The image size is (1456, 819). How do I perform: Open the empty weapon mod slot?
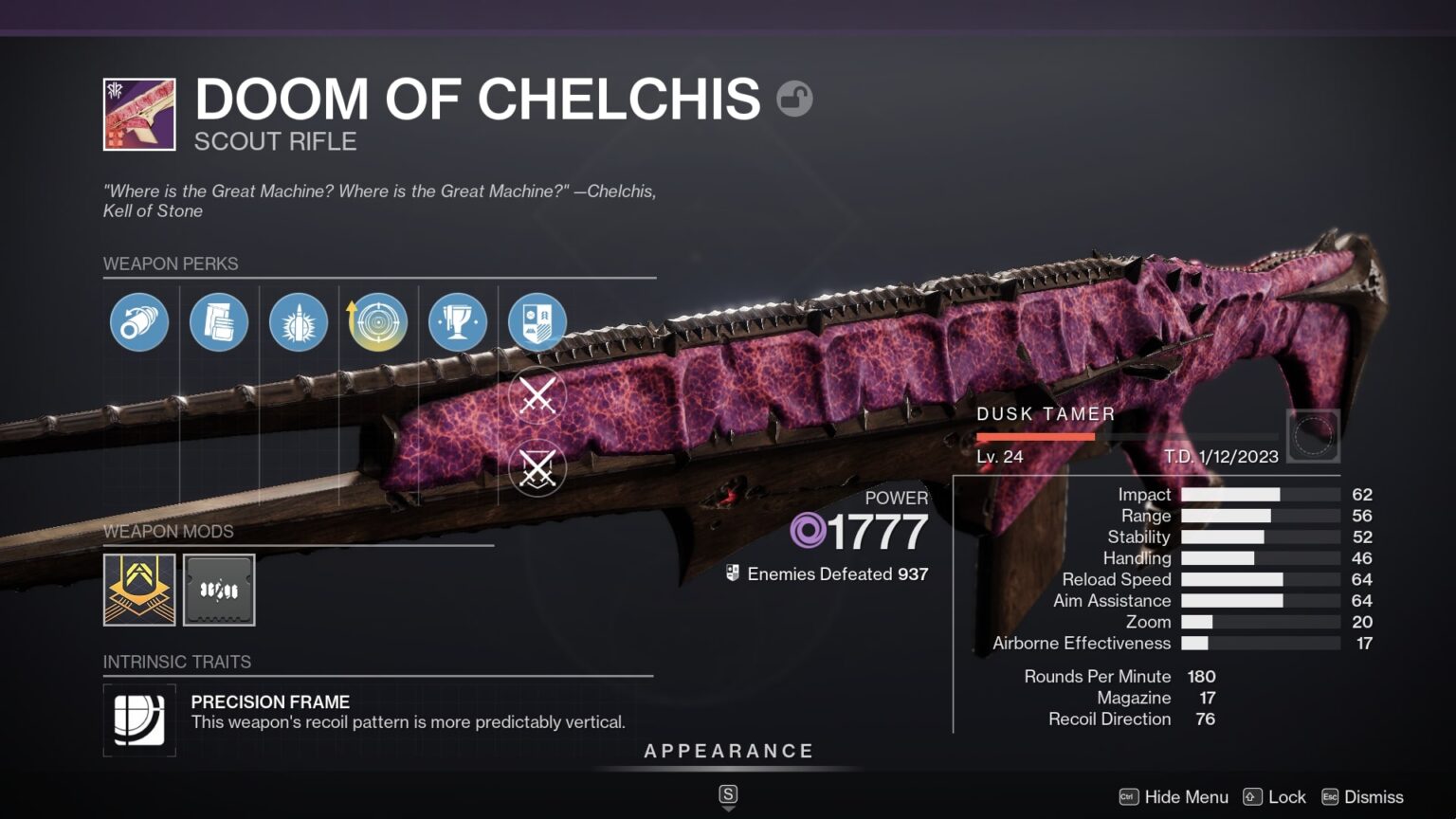pos(218,590)
